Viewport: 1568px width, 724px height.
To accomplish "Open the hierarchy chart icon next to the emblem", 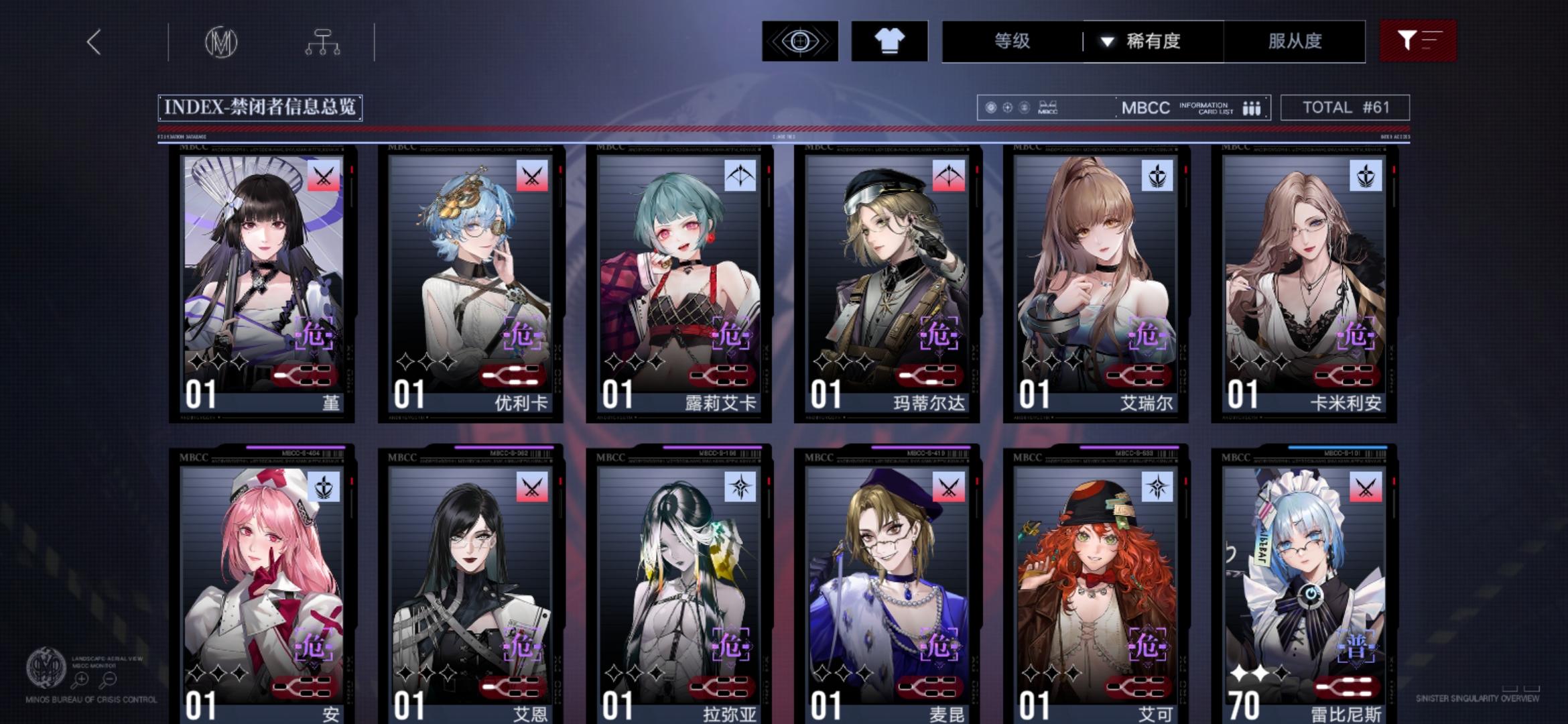I will 324,42.
